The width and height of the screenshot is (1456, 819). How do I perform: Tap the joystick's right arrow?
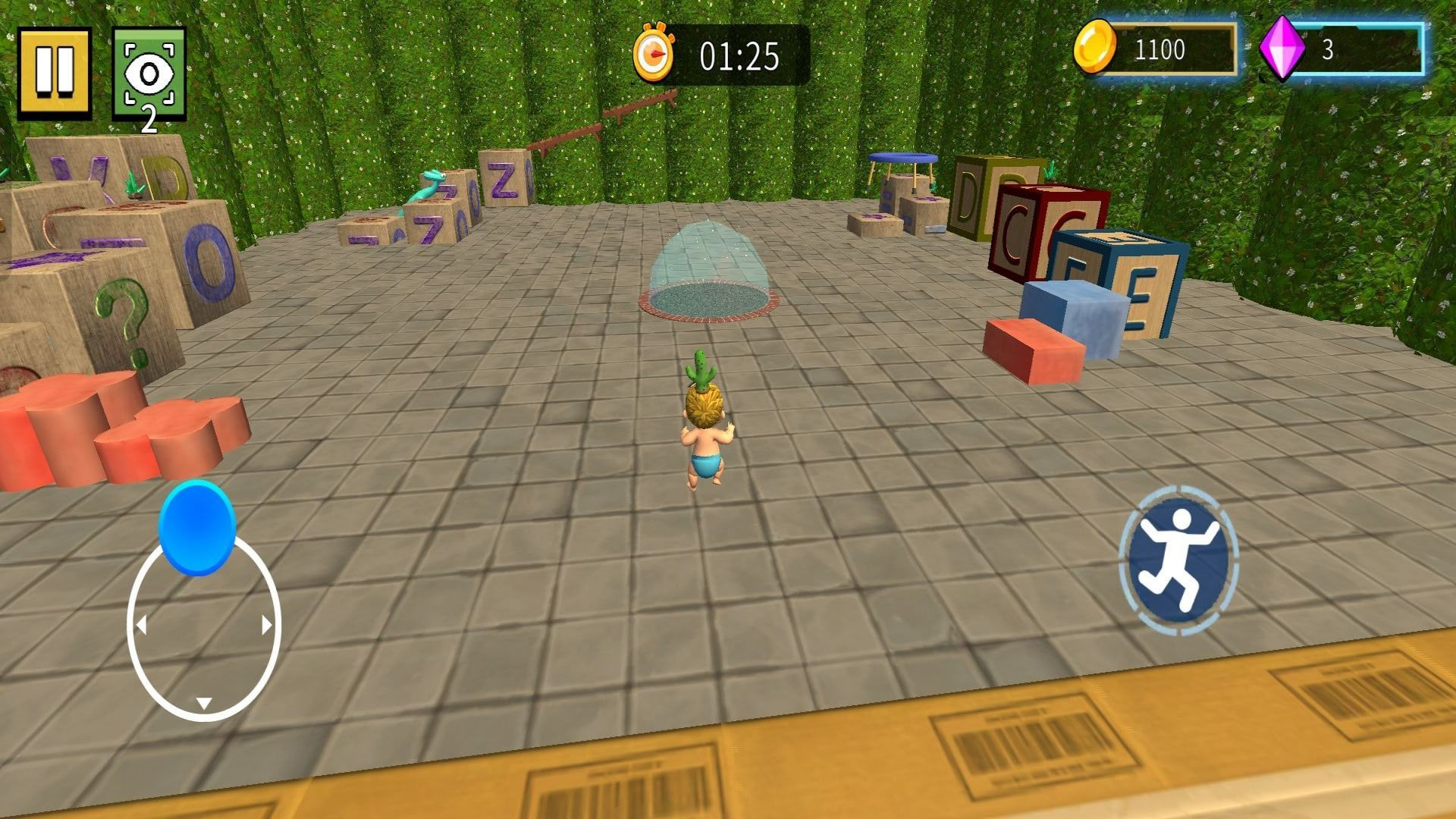[x=266, y=625]
